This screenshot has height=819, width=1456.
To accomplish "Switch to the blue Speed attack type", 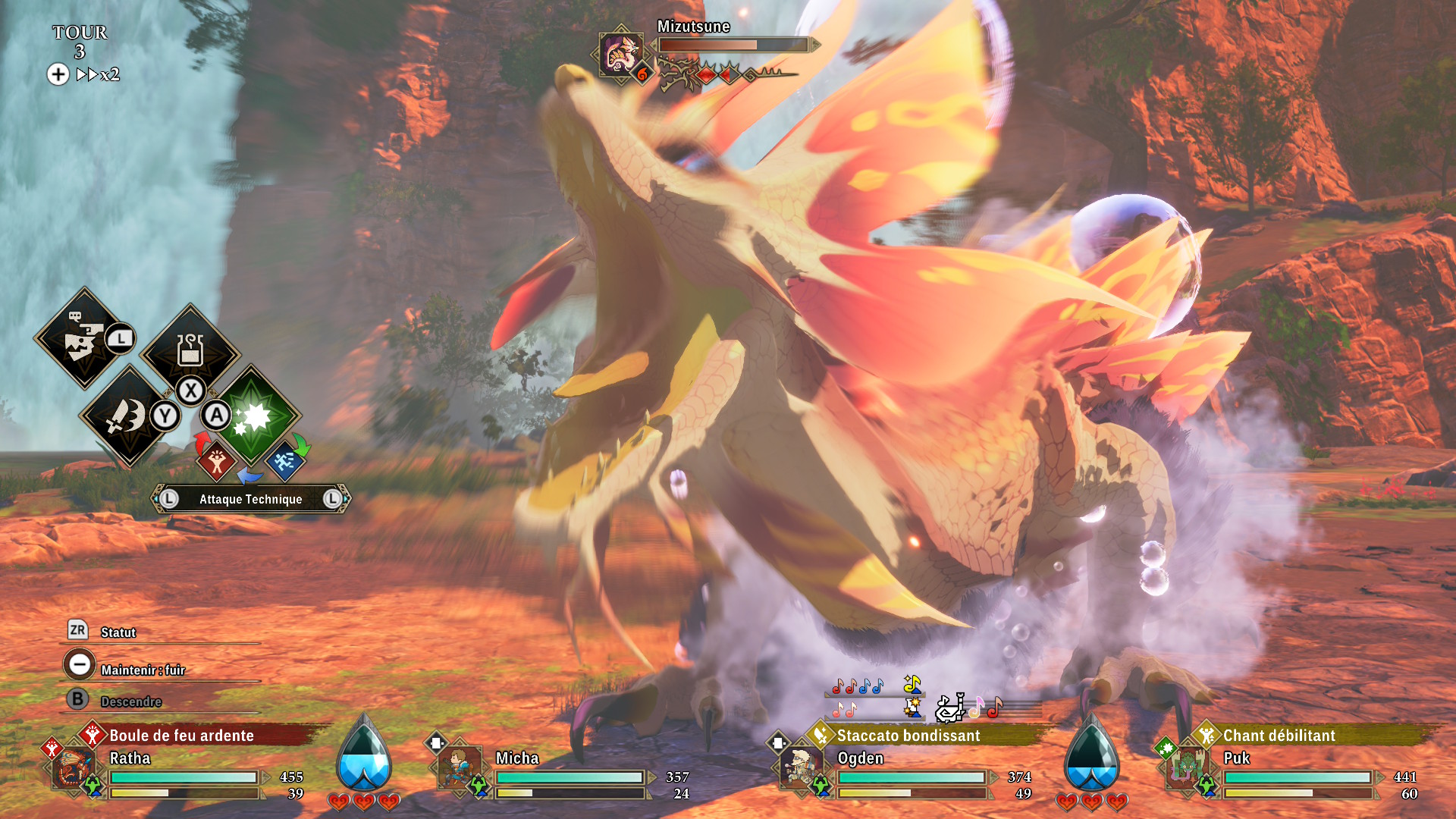I will [x=284, y=461].
